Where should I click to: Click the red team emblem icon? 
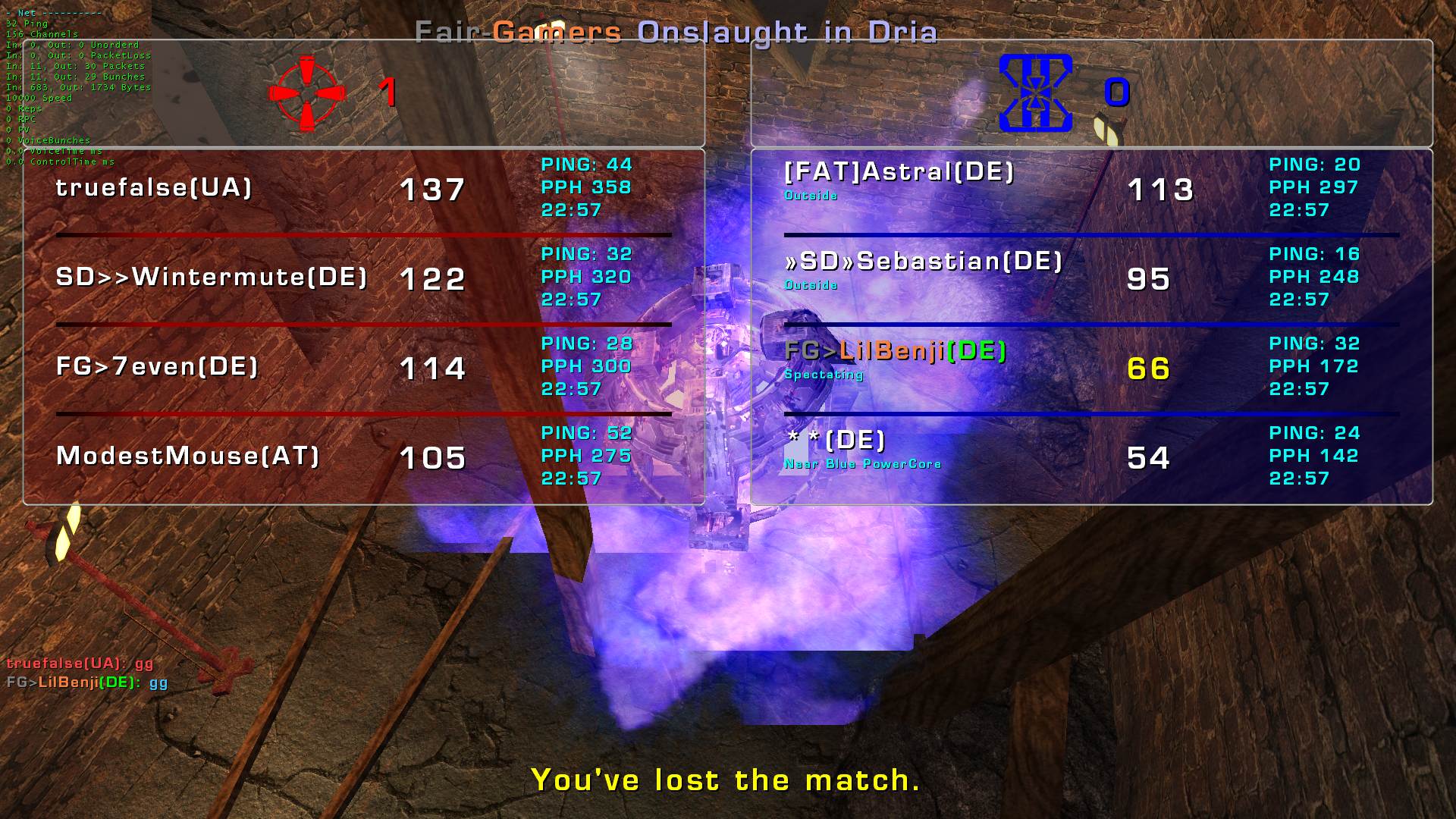(x=307, y=94)
